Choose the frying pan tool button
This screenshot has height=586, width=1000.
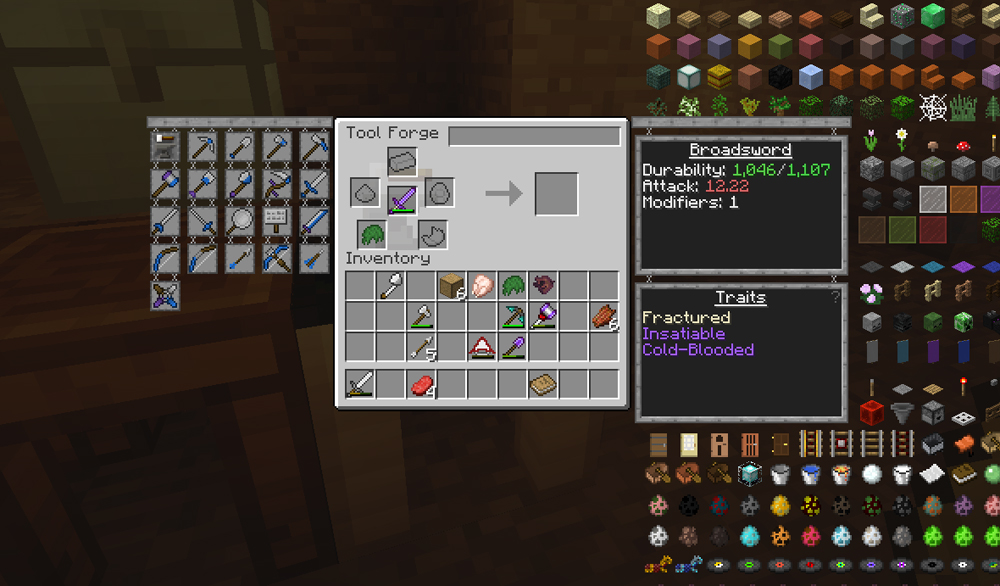[240, 220]
